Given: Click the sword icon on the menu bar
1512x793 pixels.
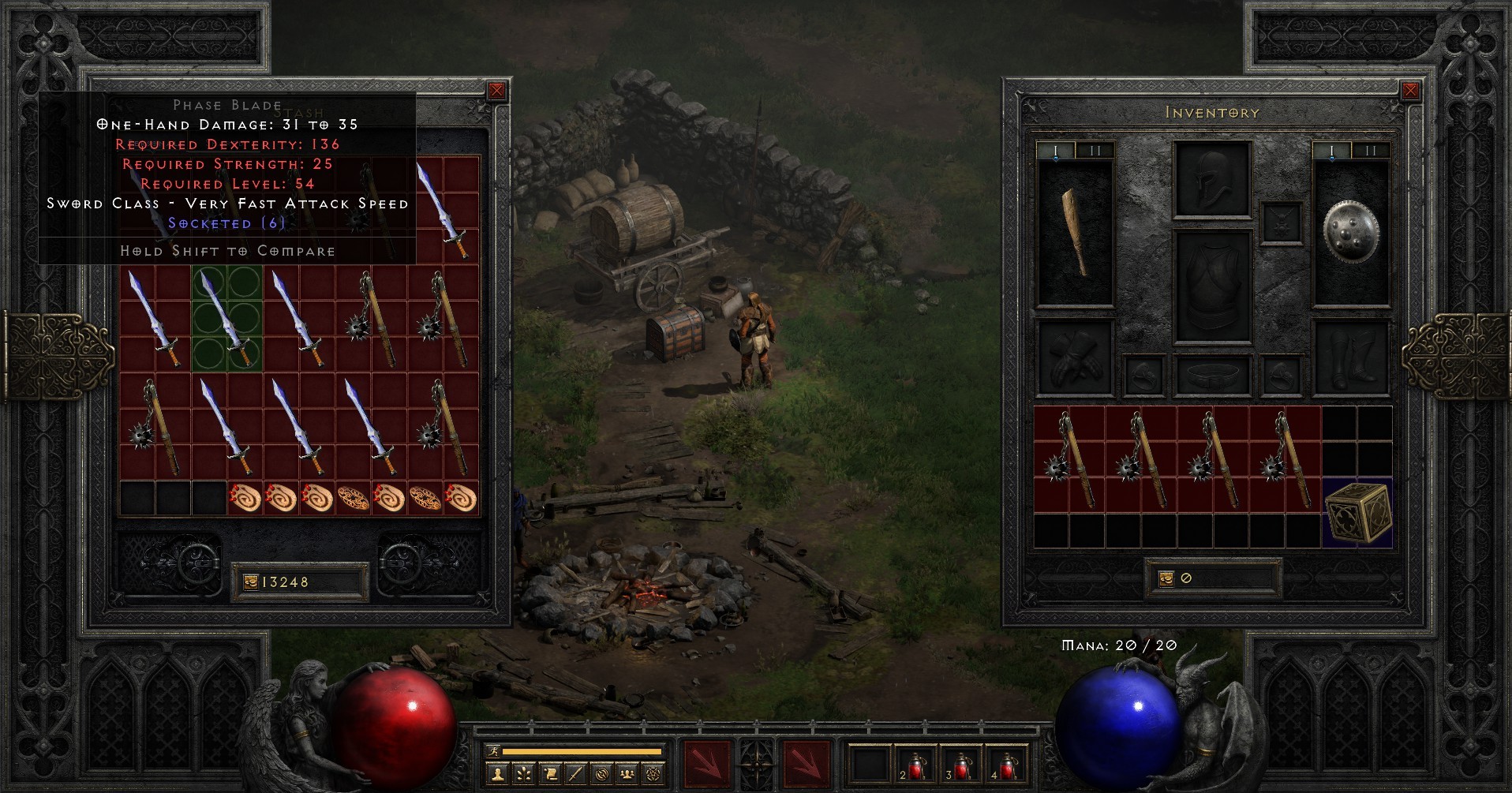Looking at the screenshot, I should [x=575, y=776].
